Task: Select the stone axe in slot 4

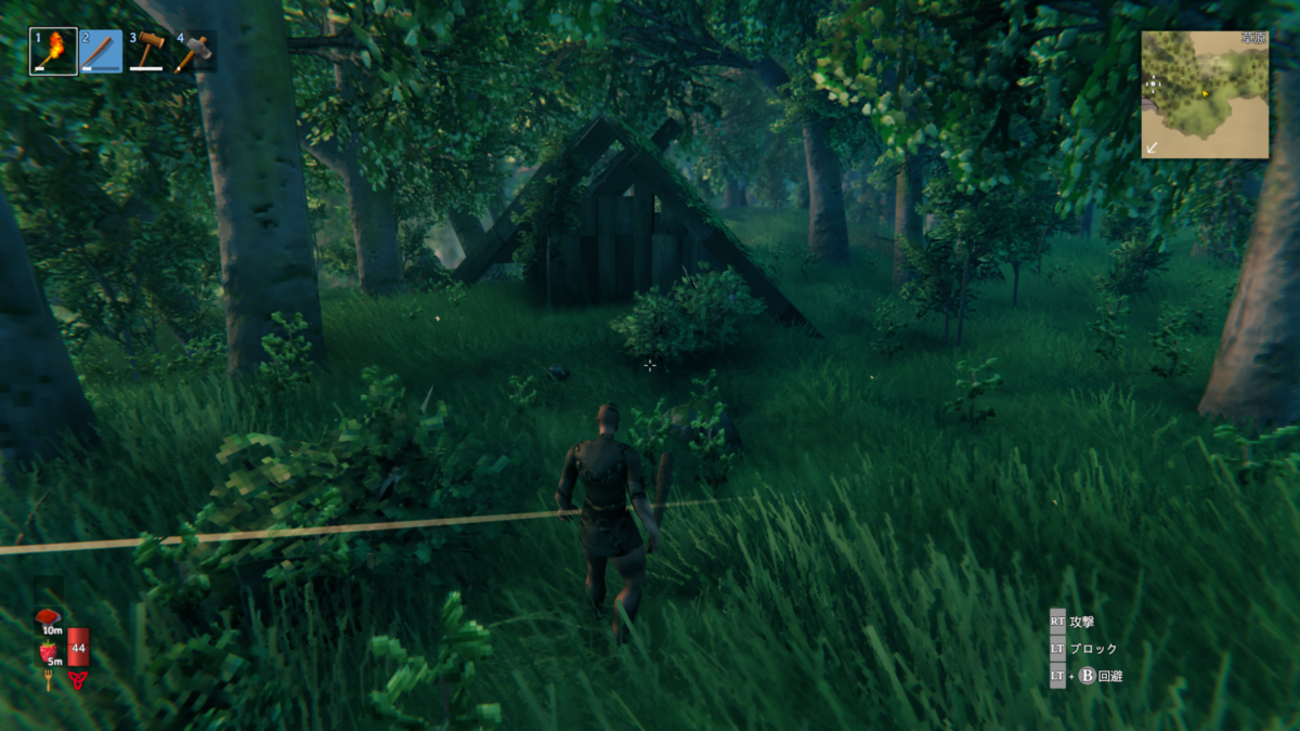Action: pyautogui.click(x=192, y=51)
